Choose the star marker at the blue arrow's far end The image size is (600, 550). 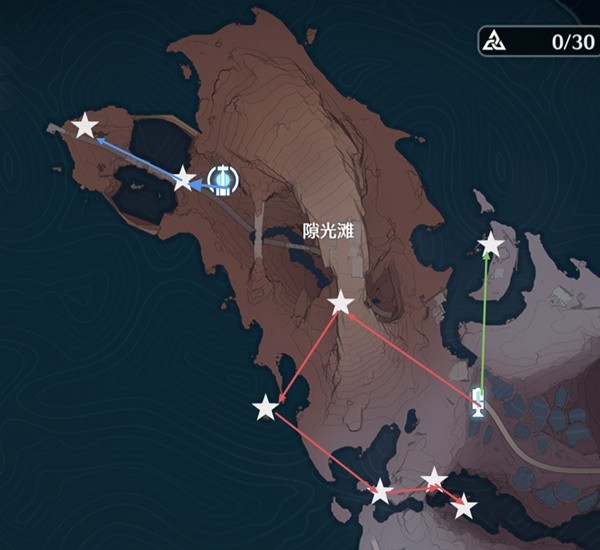point(86,126)
